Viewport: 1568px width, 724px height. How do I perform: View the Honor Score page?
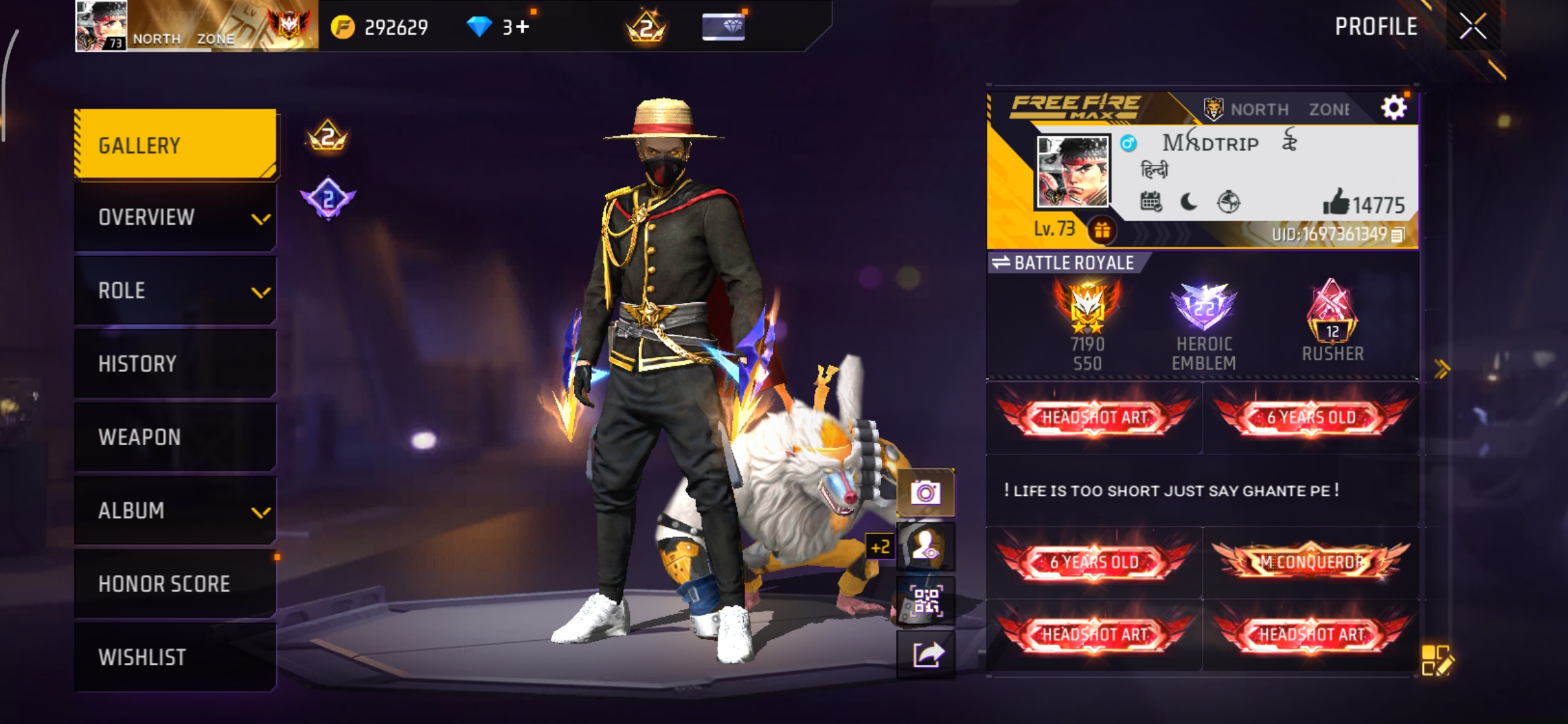pos(176,583)
